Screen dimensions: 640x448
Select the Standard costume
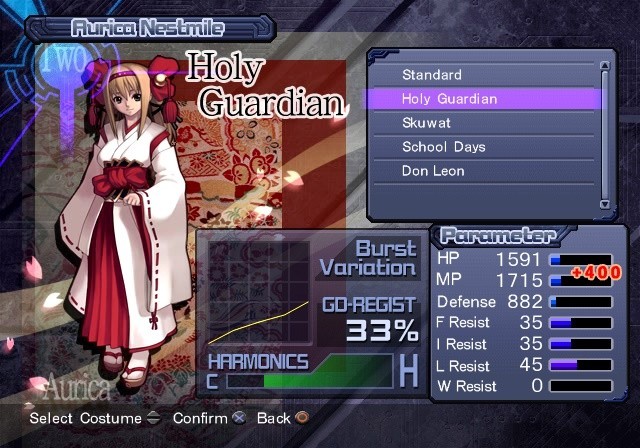click(432, 75)
